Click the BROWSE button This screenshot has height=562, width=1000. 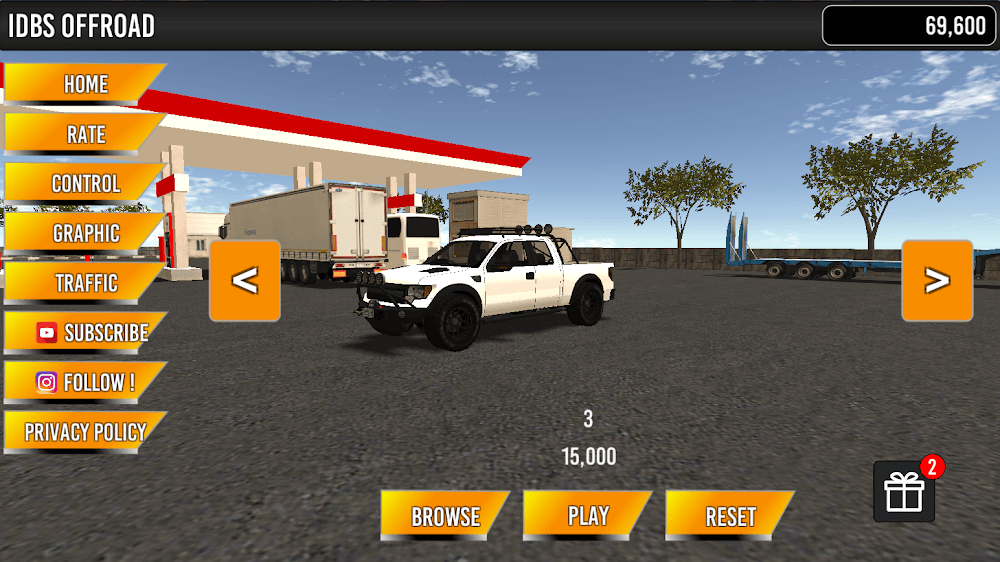(x=445, y=516)
